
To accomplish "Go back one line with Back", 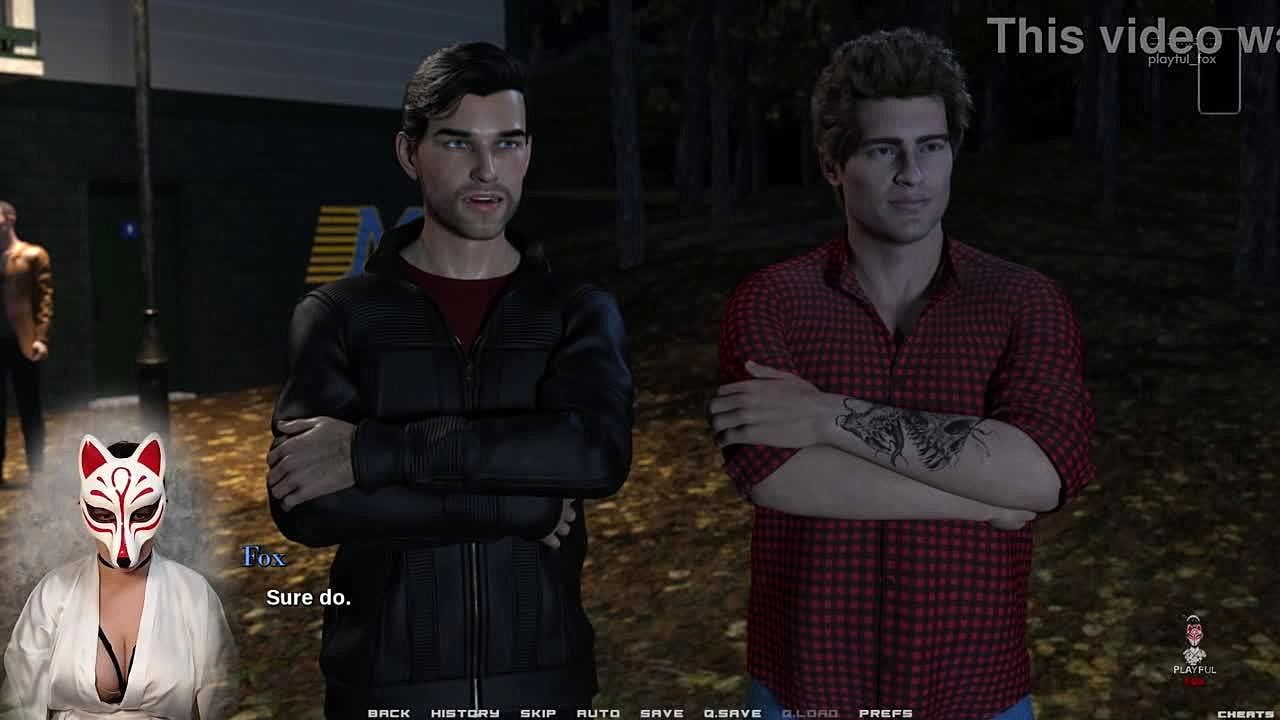I will point(389,713).
